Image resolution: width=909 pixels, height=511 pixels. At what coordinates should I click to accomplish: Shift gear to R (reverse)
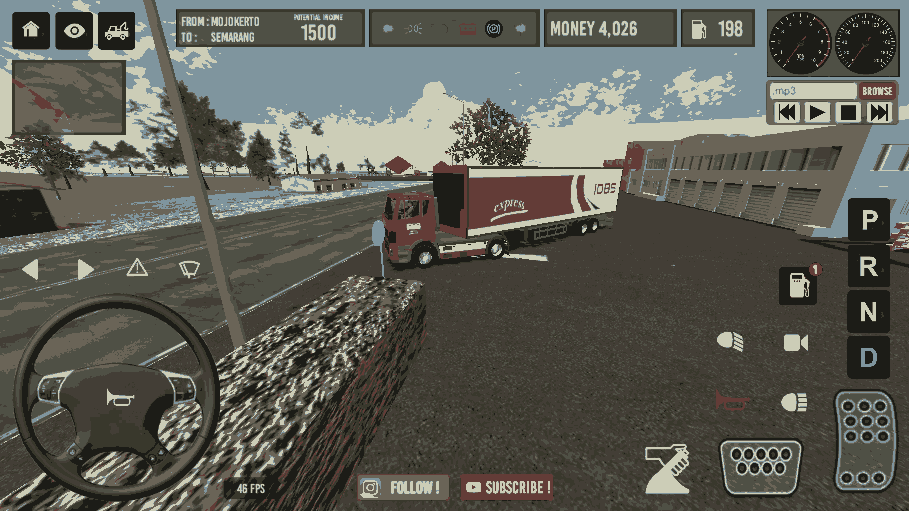pos(868,266)
